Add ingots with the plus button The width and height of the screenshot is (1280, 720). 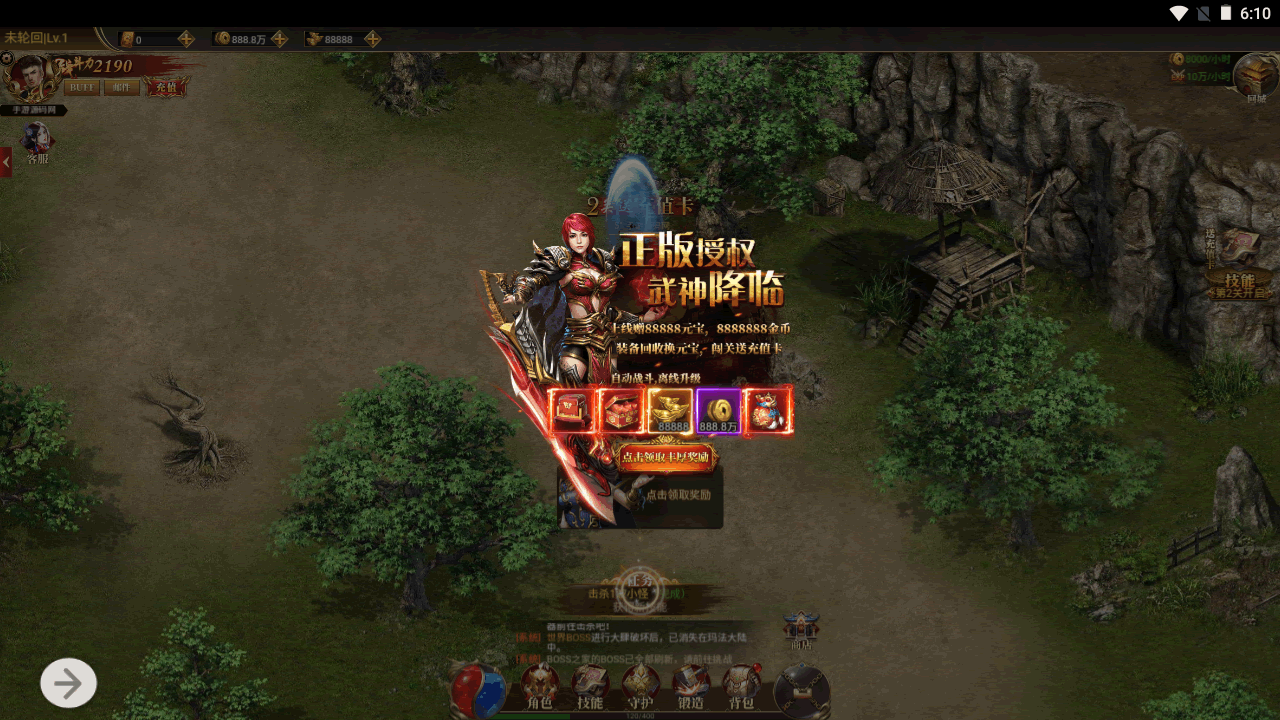372,39
